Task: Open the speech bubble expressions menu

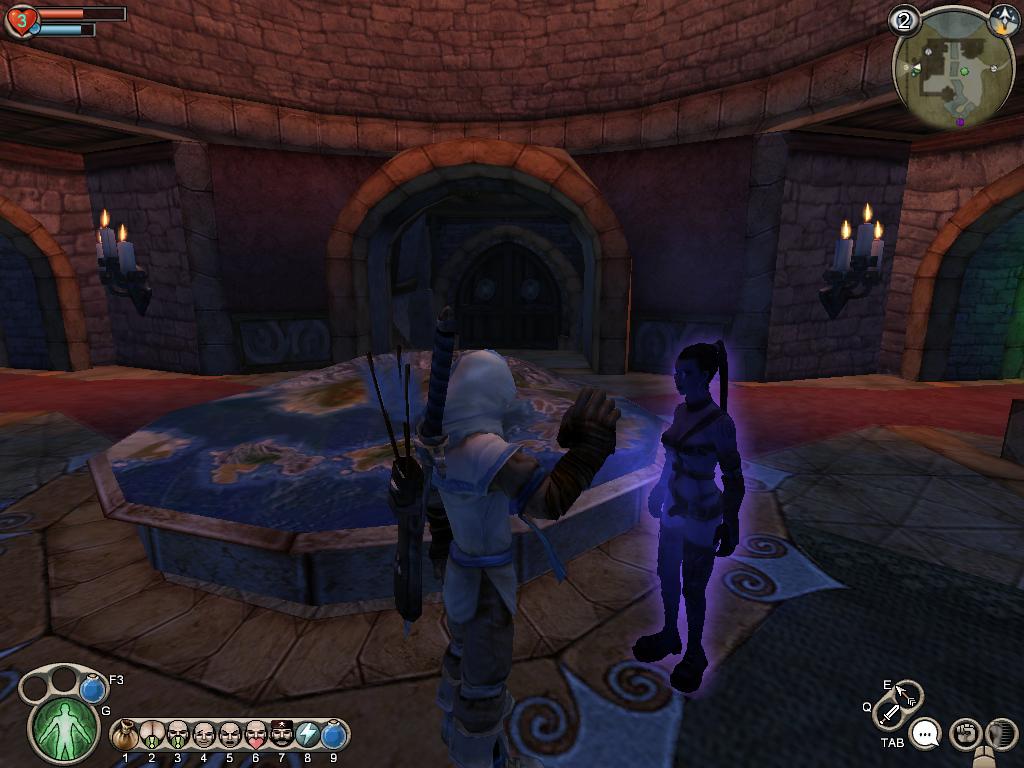Action: click(927, 735)
